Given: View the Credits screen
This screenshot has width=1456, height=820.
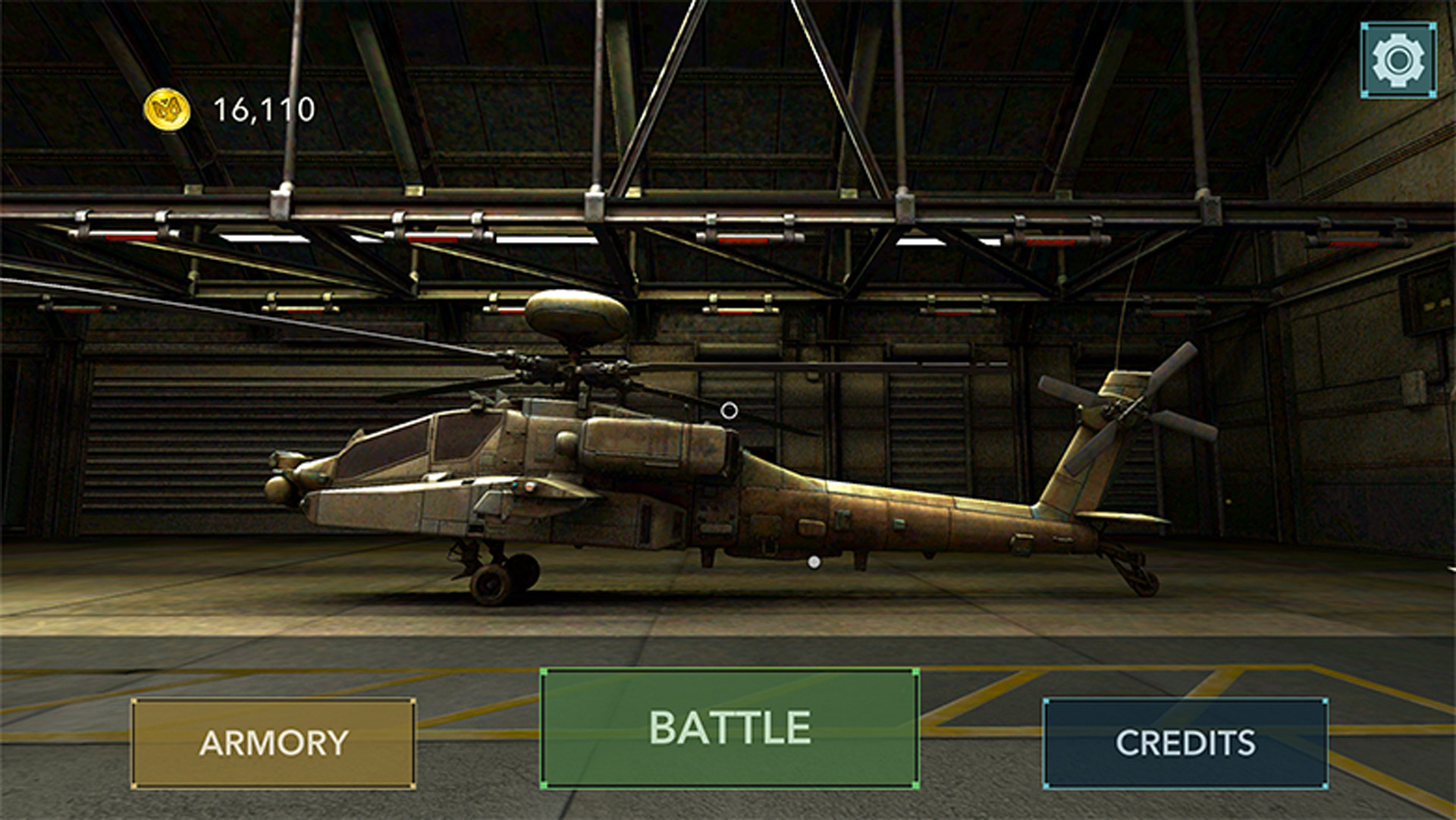Looking at the screenshot, I should coord(1185,743).
